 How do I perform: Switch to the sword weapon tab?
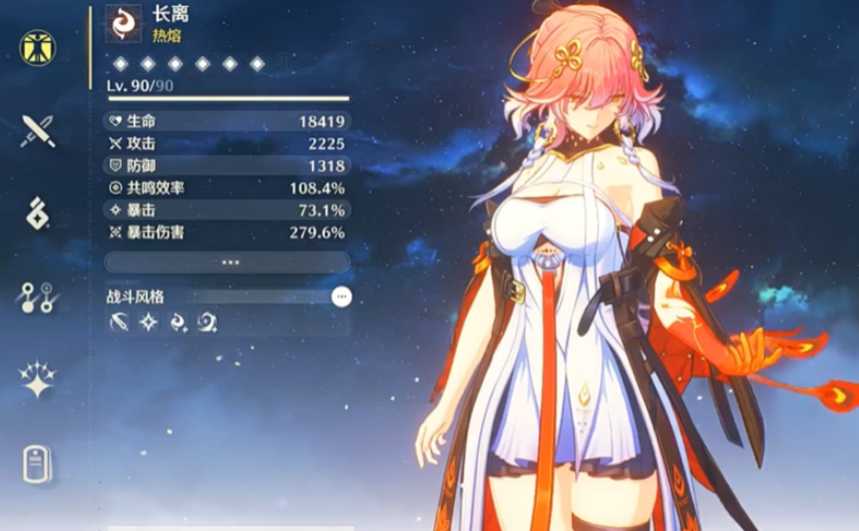point(38,130)
